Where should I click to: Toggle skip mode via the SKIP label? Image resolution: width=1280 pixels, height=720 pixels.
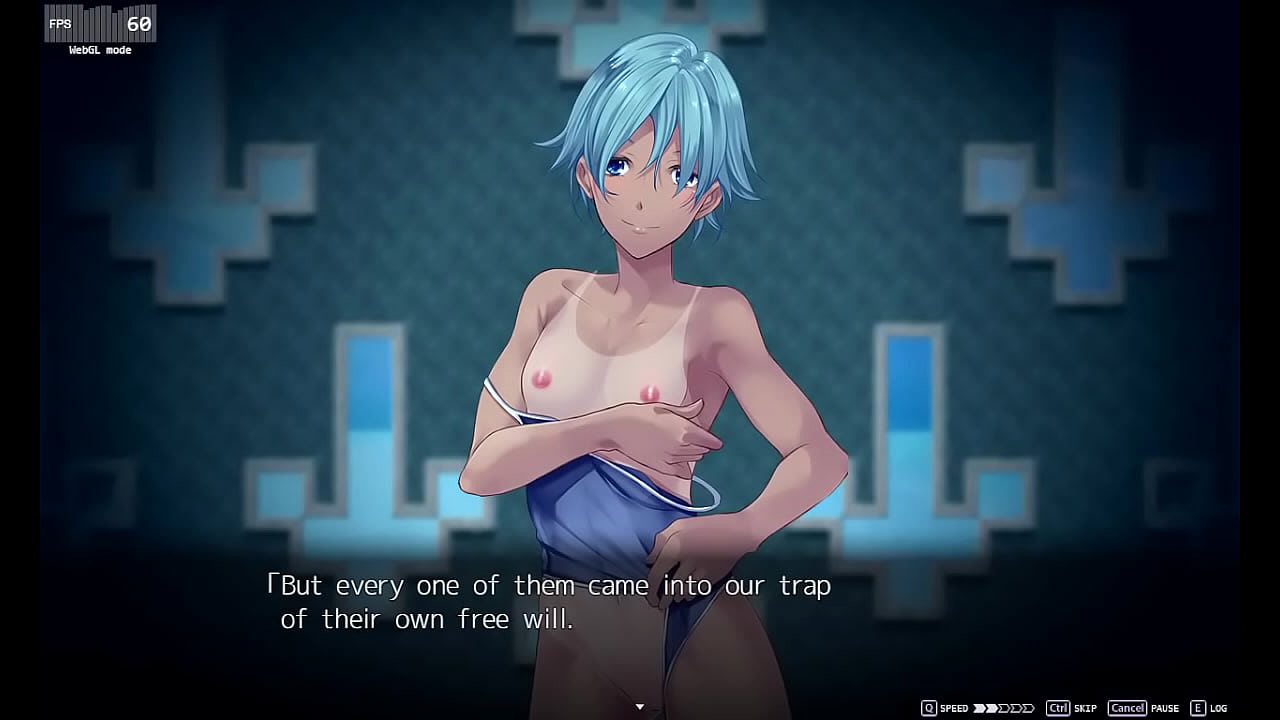(x=1085, y=707)
